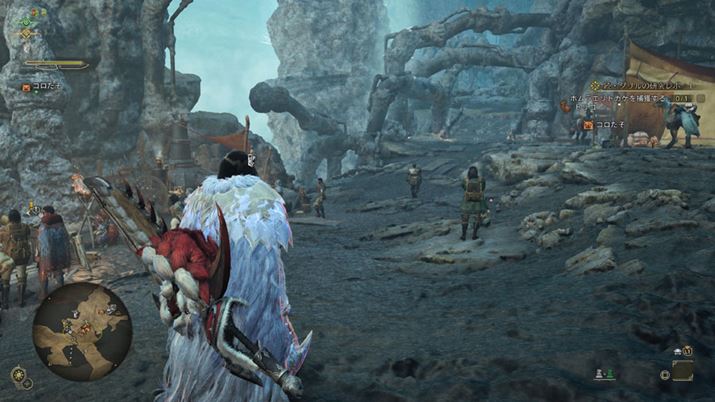Open the quest tracker title at top right
This screenshot has height=402, width=715.
[x=645, y=86]
